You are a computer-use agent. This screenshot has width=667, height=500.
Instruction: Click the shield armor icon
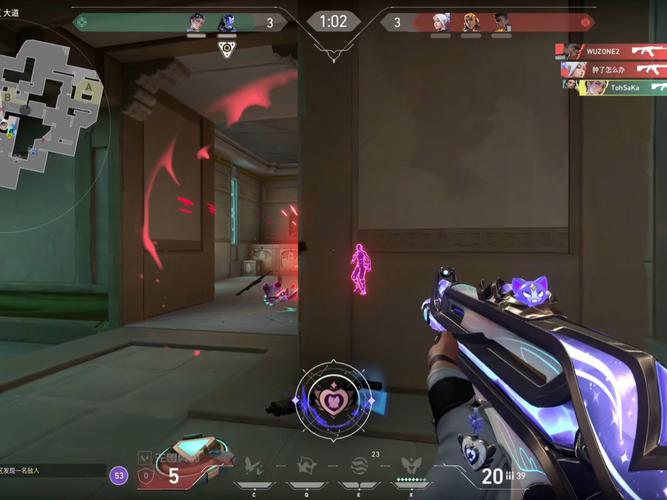point(147,477)
